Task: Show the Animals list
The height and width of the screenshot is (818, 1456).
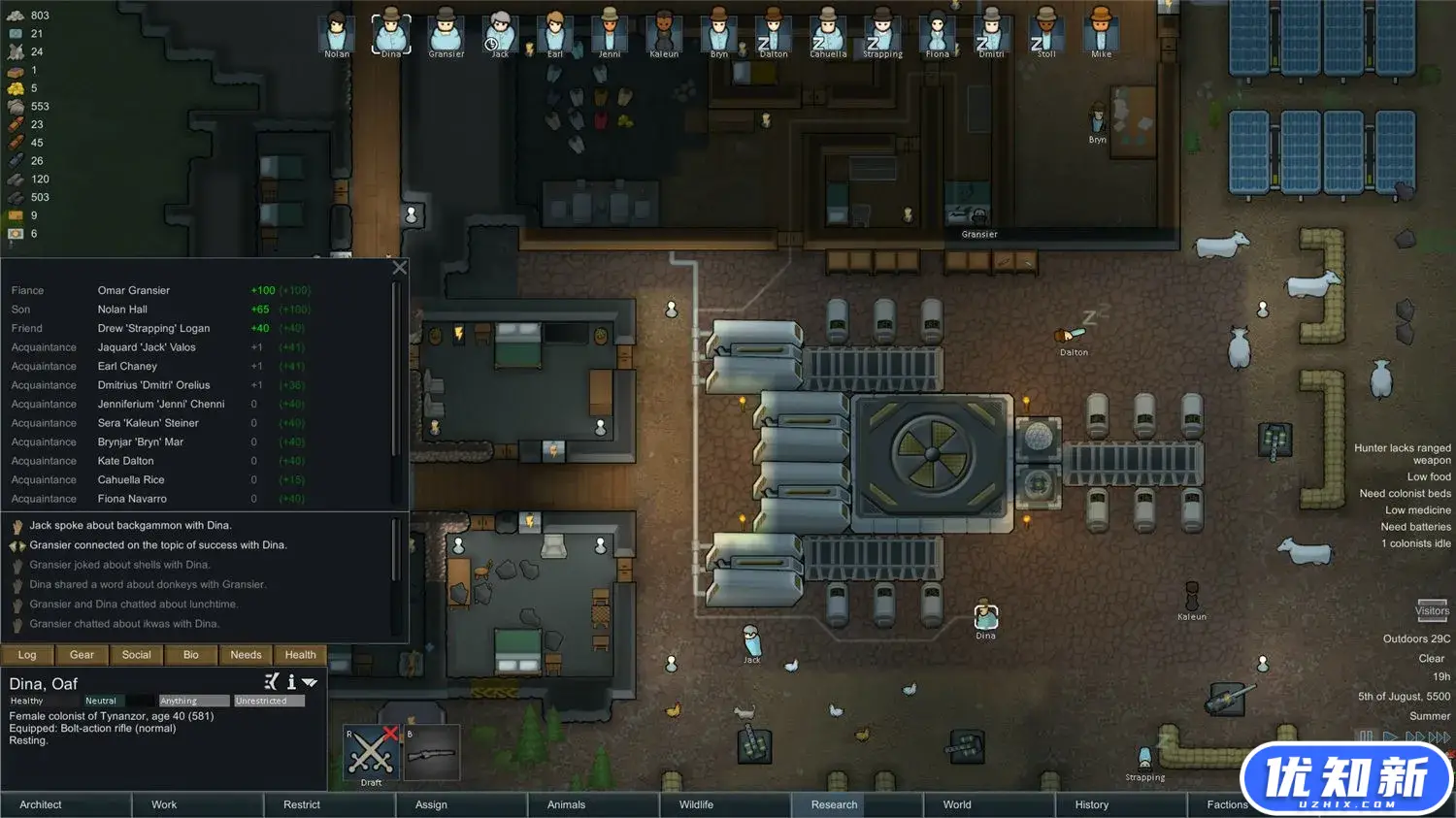Action: (x=566, y=804)
